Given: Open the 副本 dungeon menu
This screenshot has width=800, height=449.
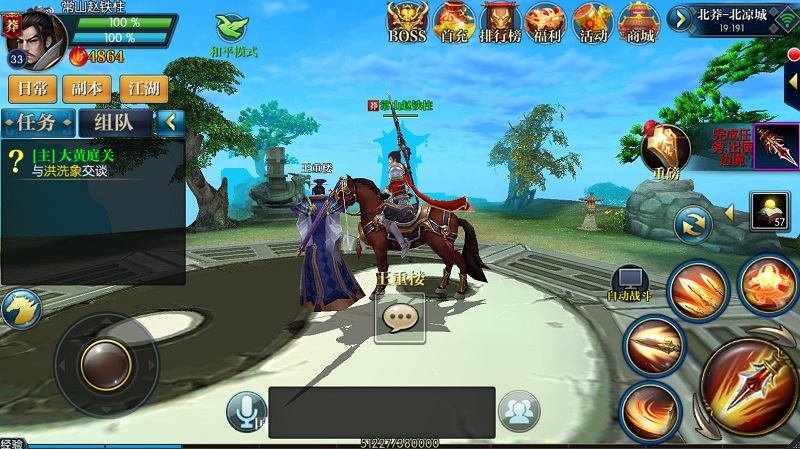Looking at the screenshot, I should point(87,88).
